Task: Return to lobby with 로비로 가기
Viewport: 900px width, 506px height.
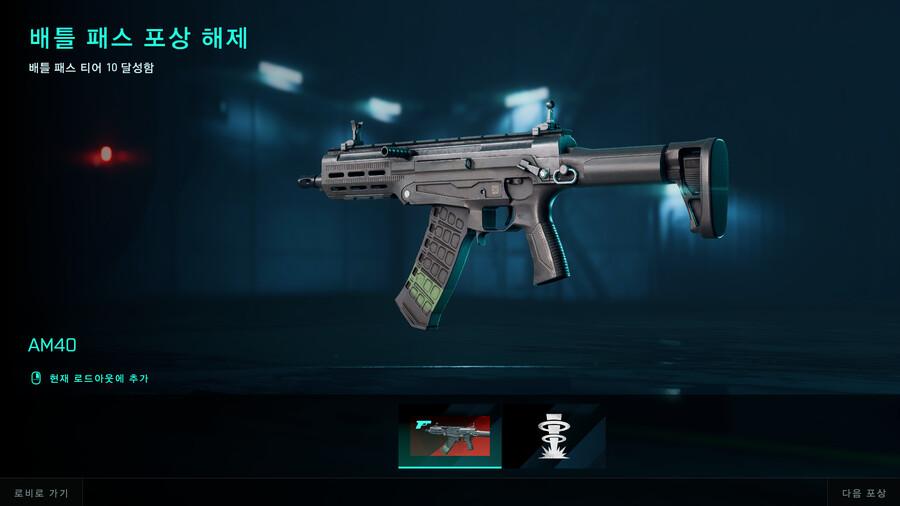Action: [41, 493]
